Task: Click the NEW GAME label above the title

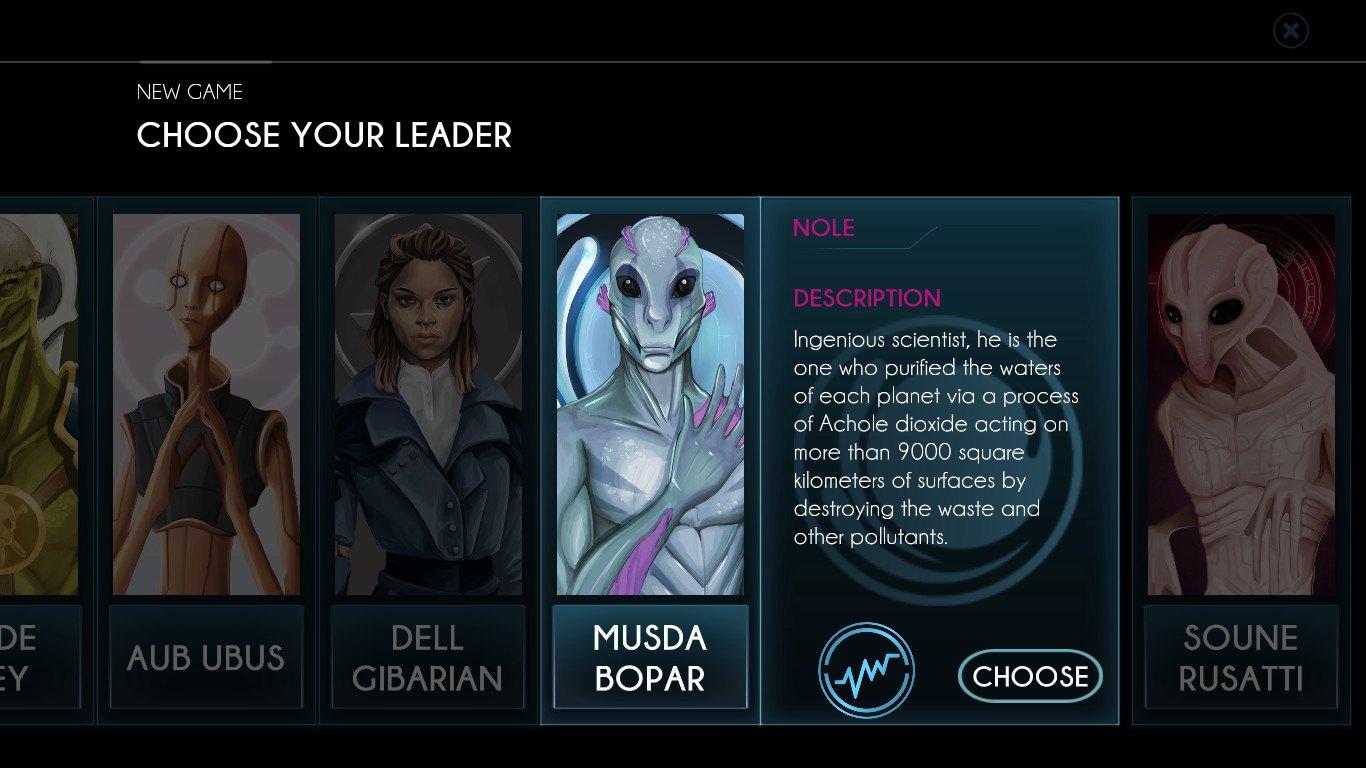Action: [x=189, y=92]
